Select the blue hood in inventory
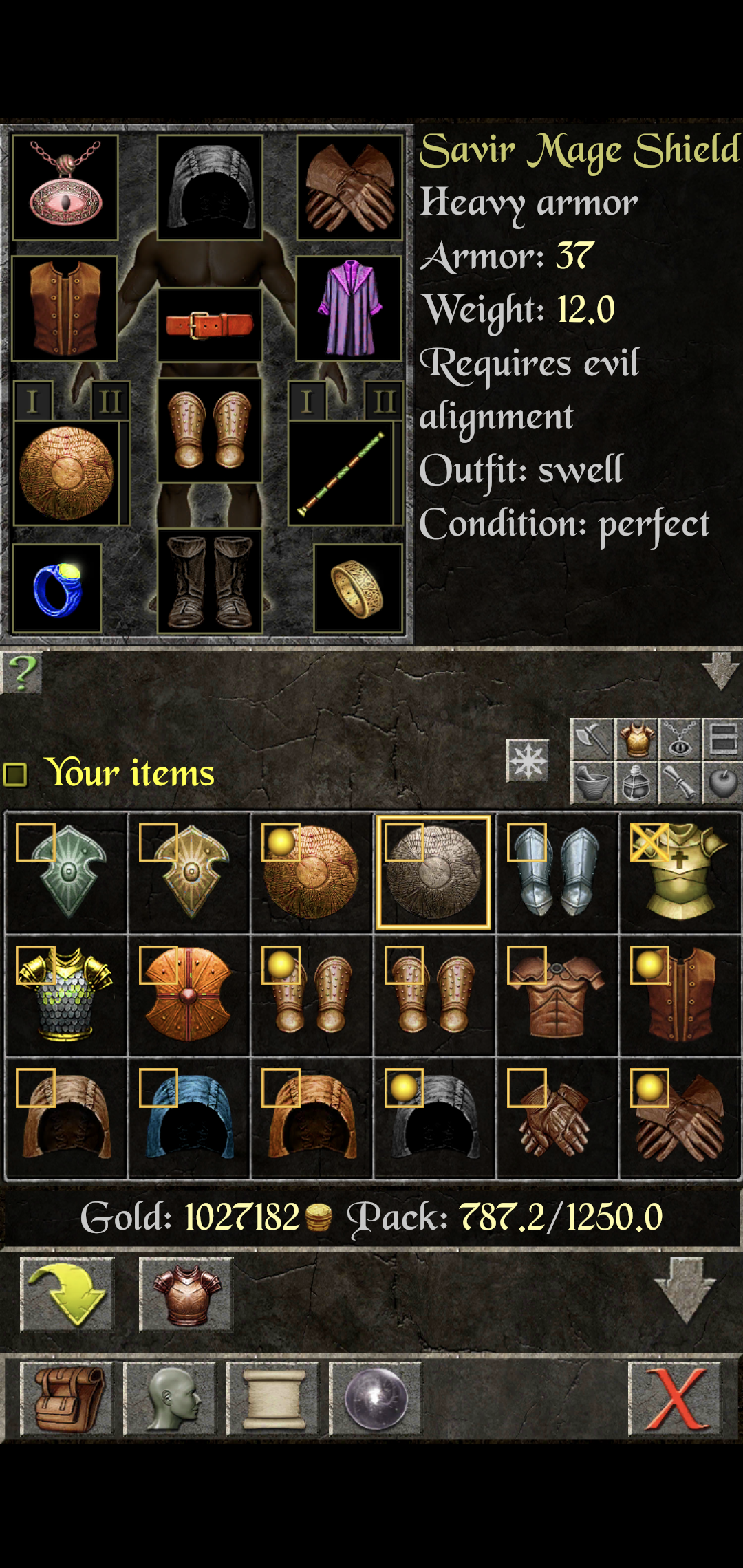Image resolution: width=743 pixels, height=1568 pixels. [x=189, y=1118]
